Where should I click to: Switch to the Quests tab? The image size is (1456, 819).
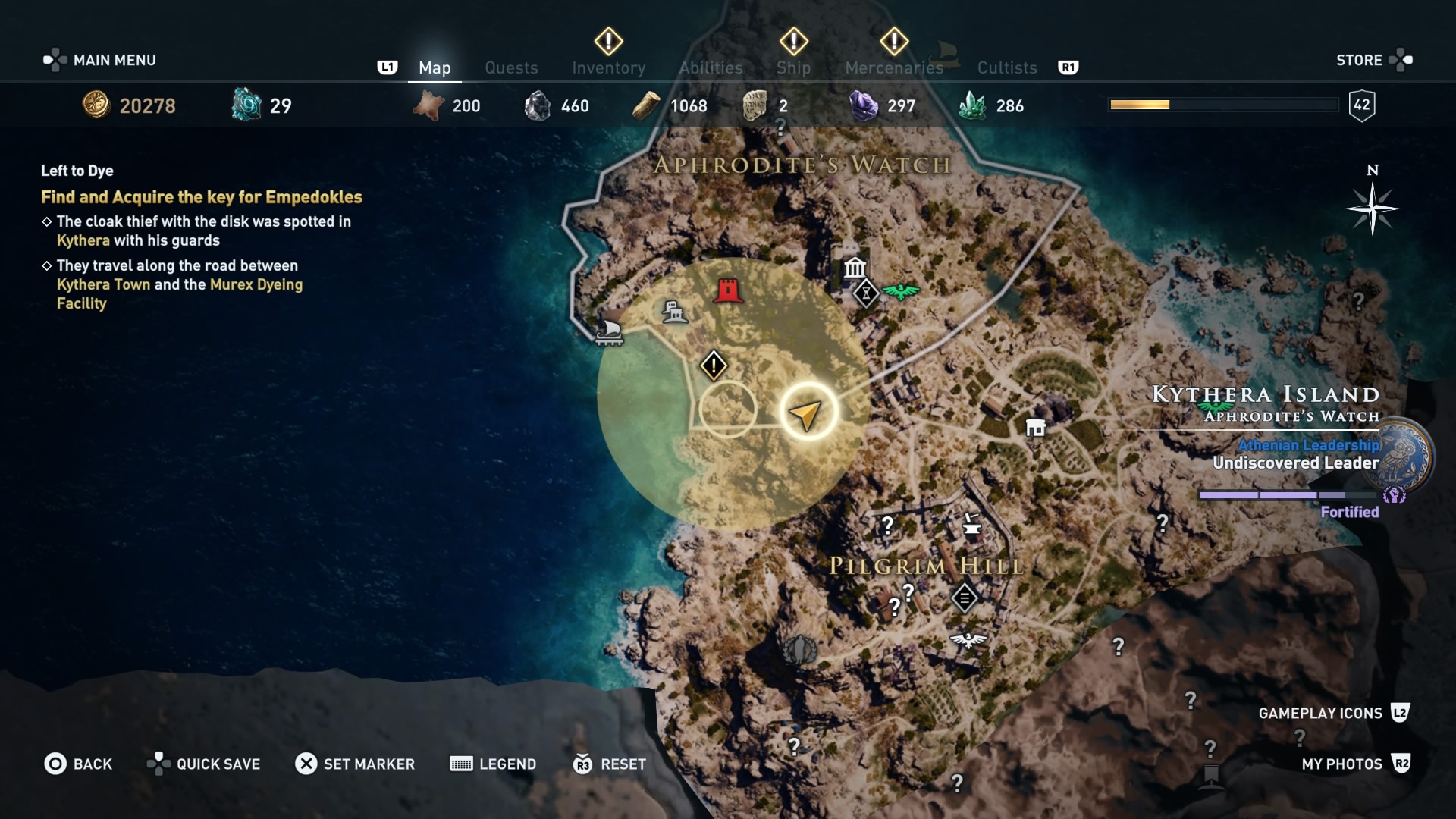tap(512, 67)
